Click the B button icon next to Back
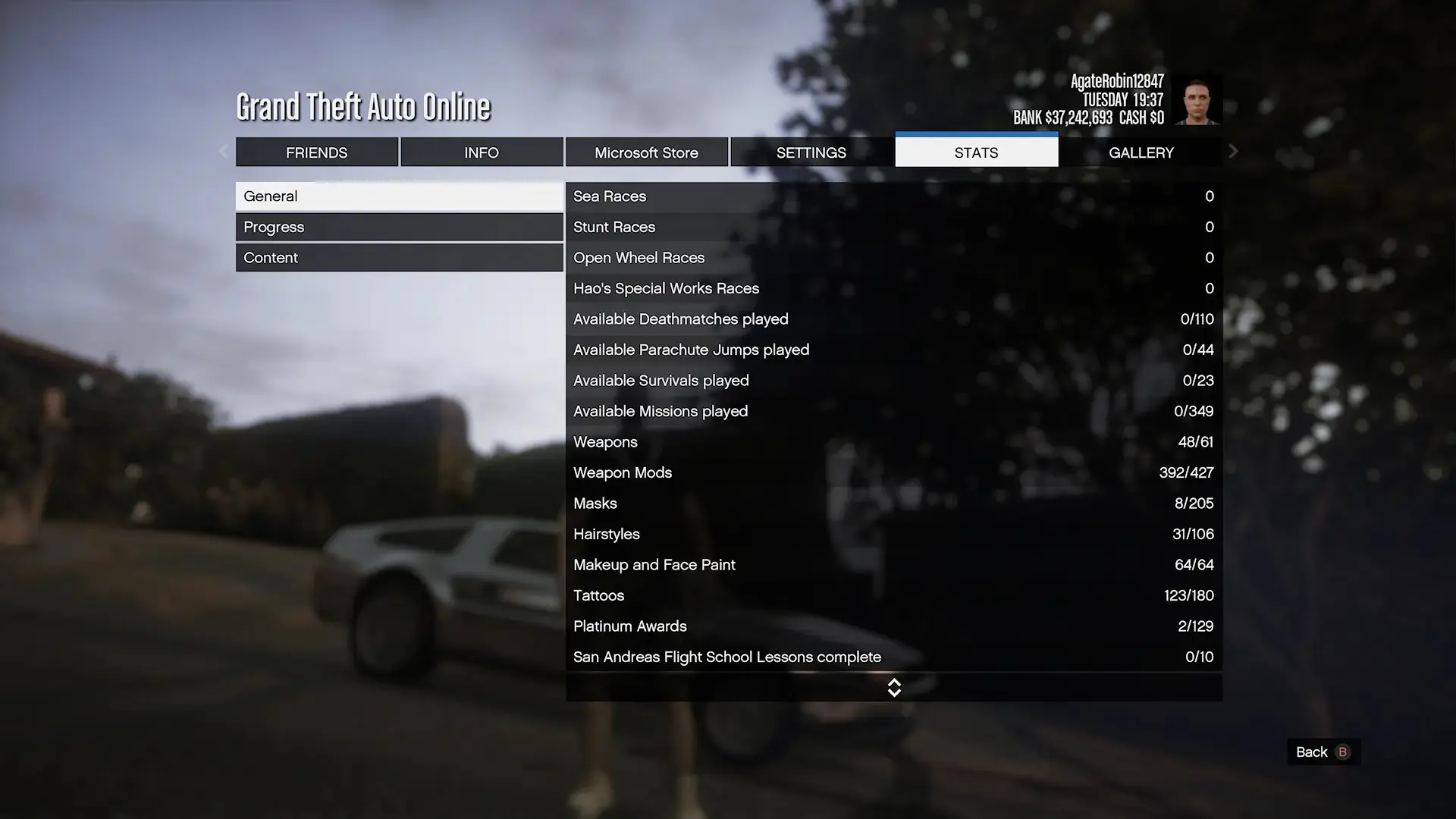 click(1341, 752)
